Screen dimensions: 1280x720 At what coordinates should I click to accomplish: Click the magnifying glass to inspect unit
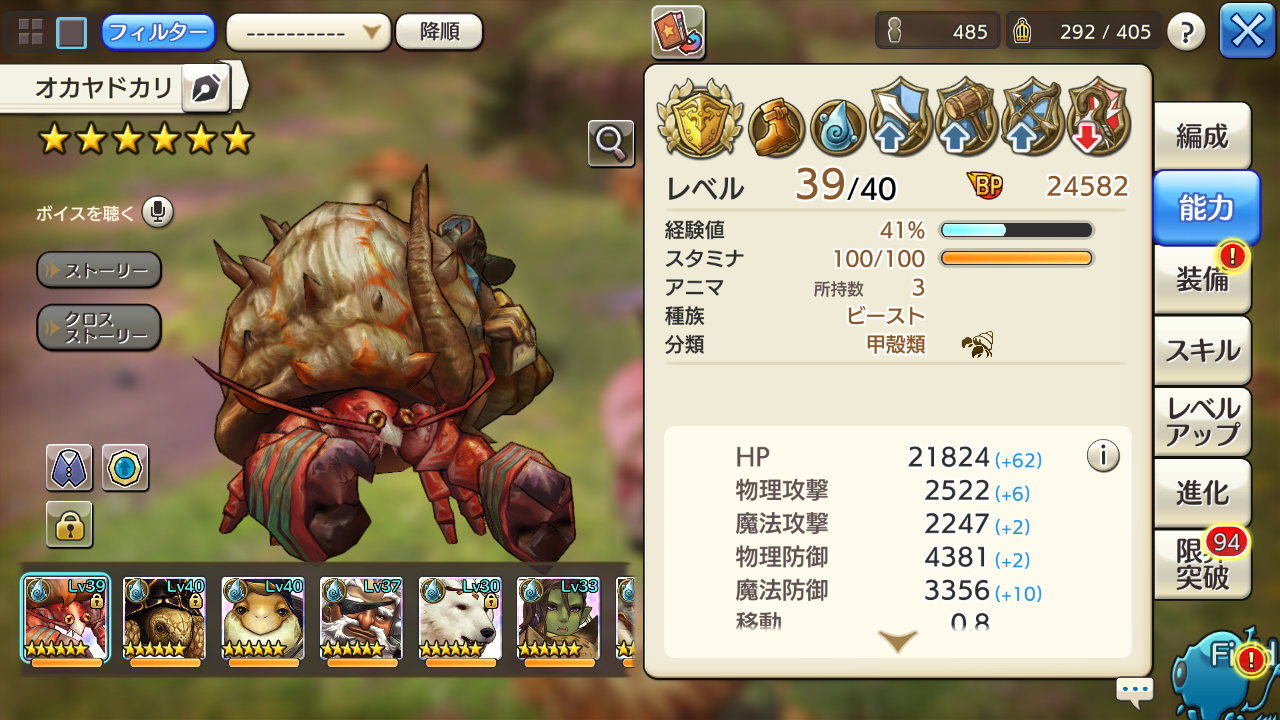(610, 144)
